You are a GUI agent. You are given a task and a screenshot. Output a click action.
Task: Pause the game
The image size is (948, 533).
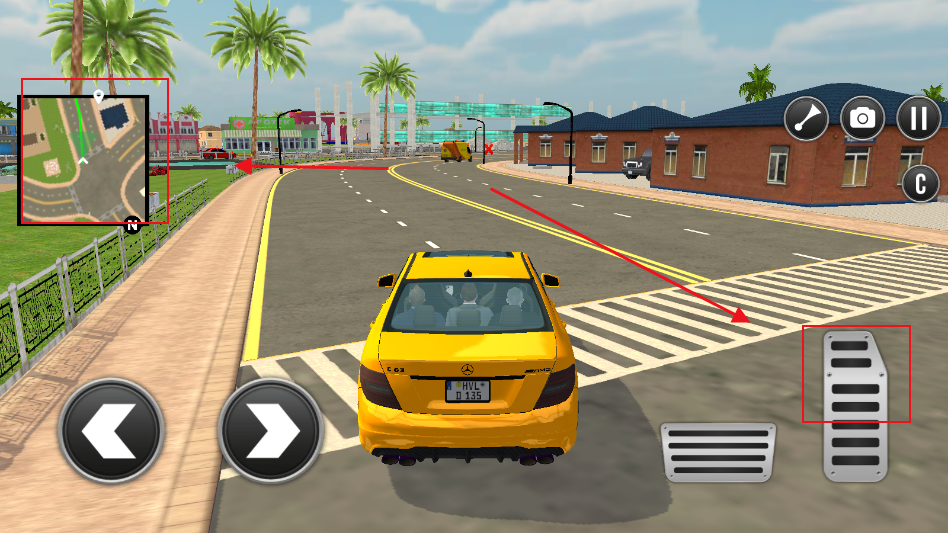[917, 118]
